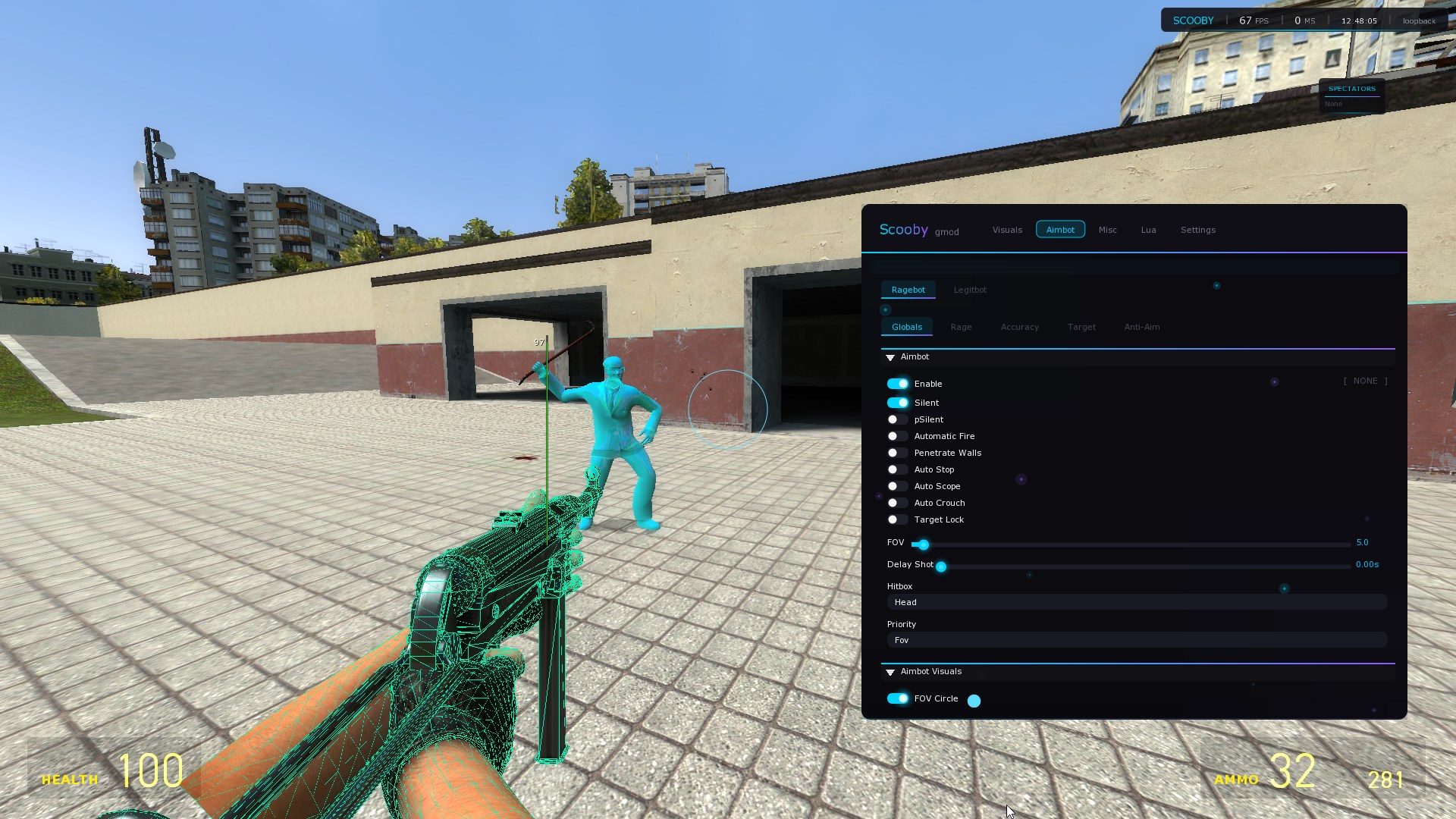Disable the FOV Circle toggle
Viewport: 1456px width, 819px height.
897,698
